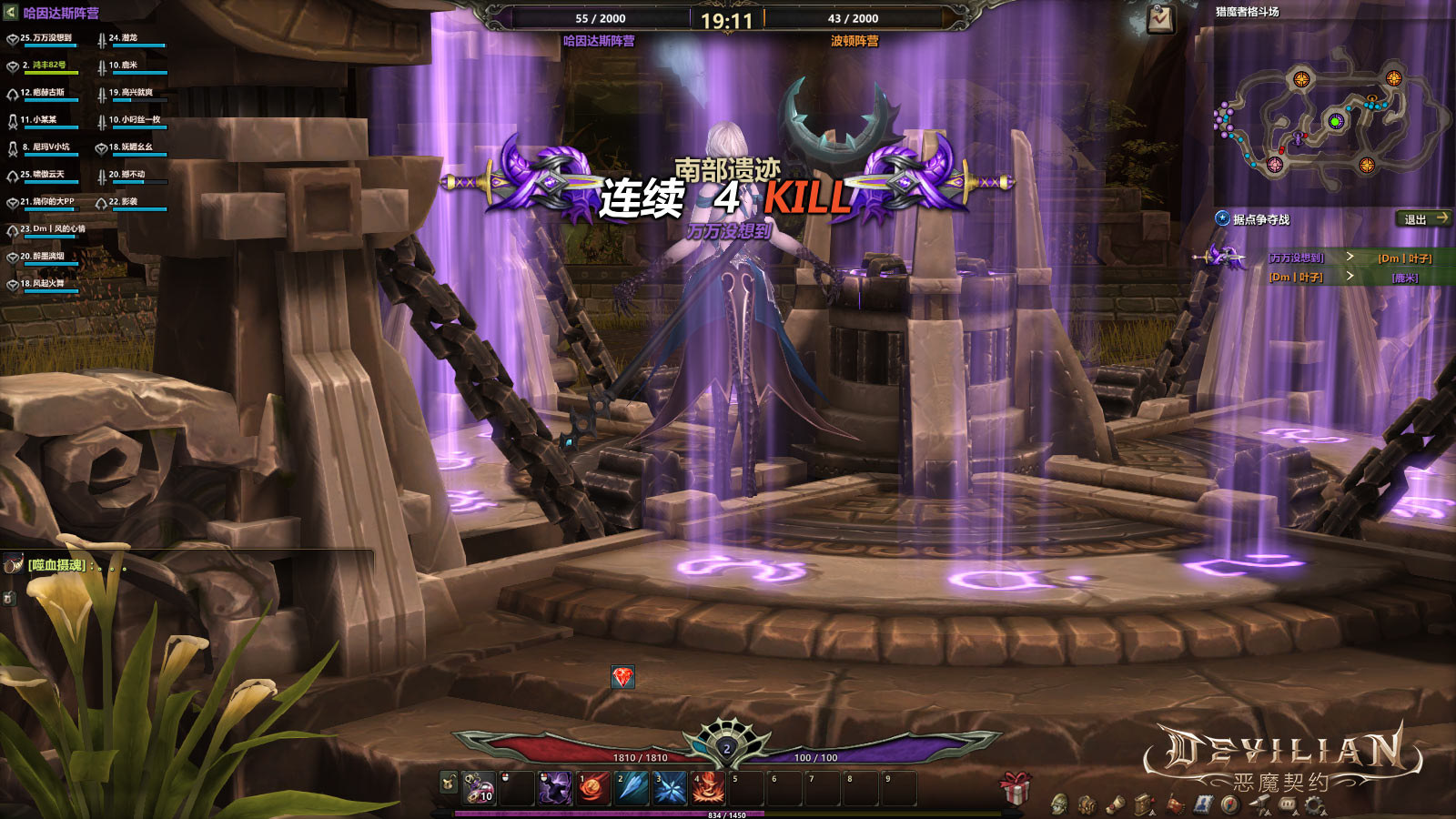Trigger the flame eruption skill in slot 4
This screenshot has width=1456, height=819.
[708, 788]
